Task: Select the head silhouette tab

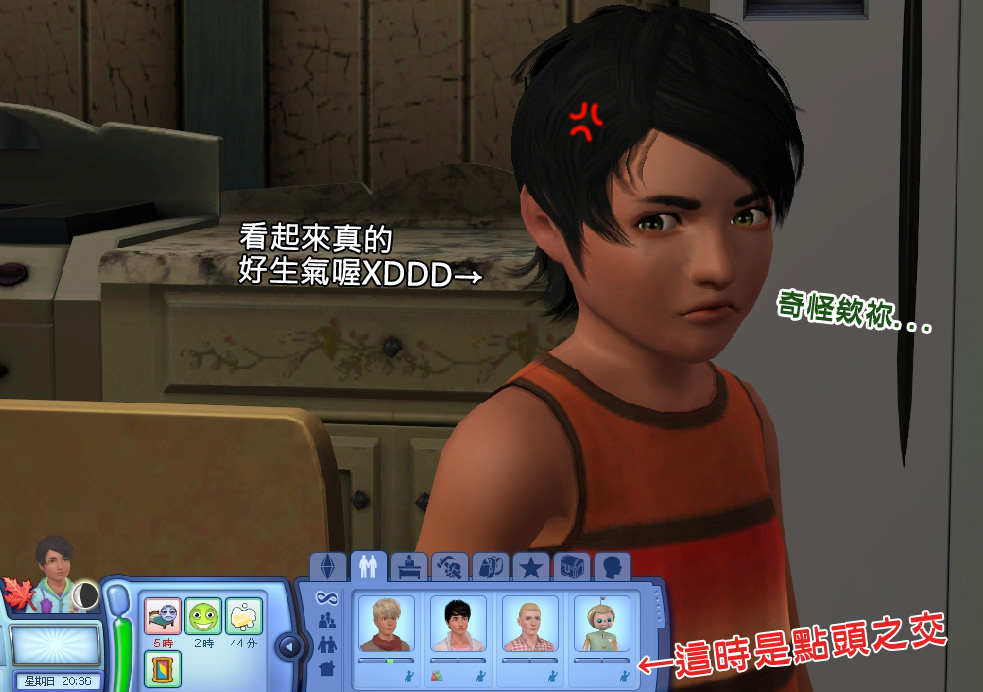Action: coord(612,568)
